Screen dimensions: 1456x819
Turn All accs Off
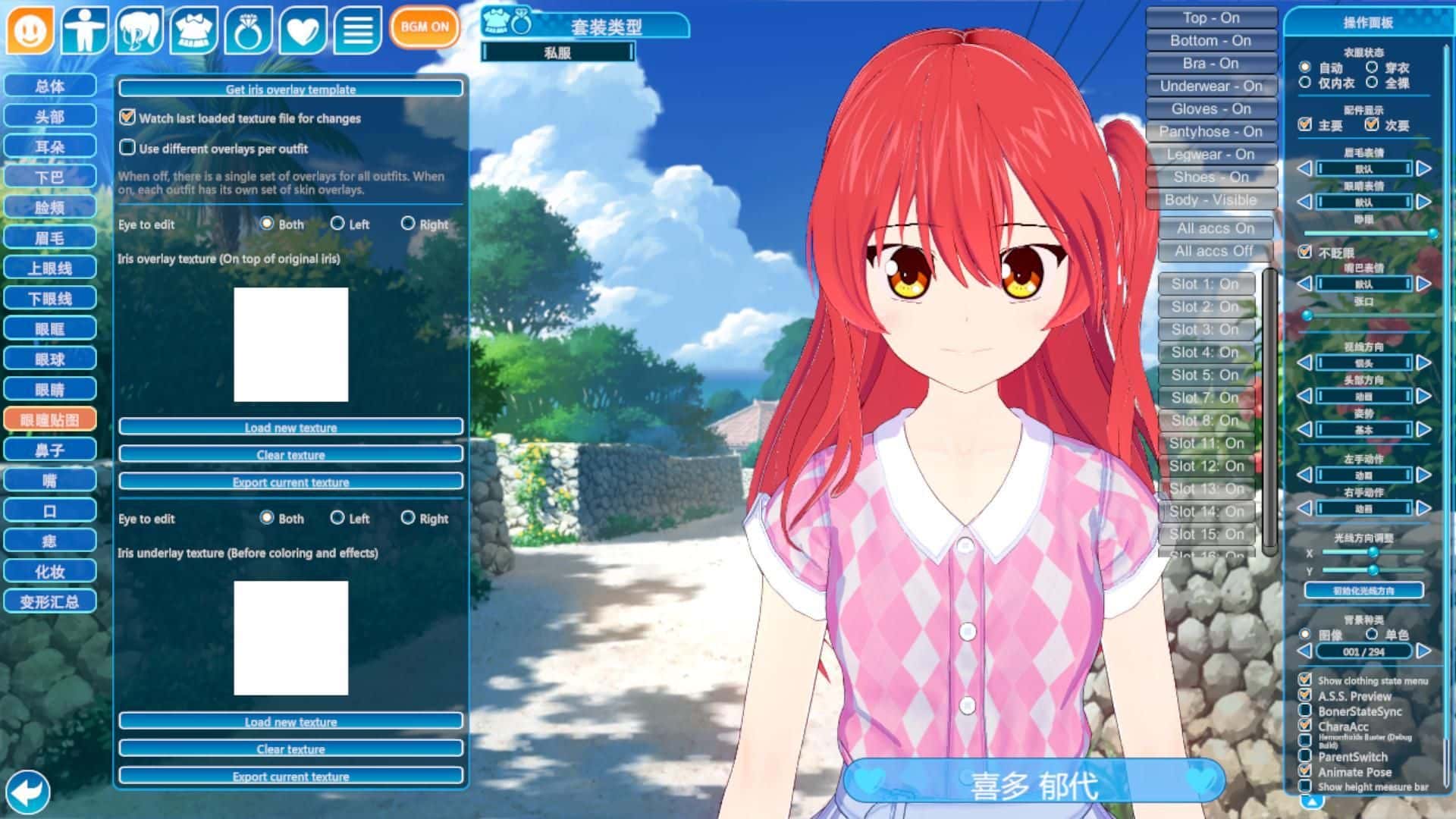[x=1213, y=251]
